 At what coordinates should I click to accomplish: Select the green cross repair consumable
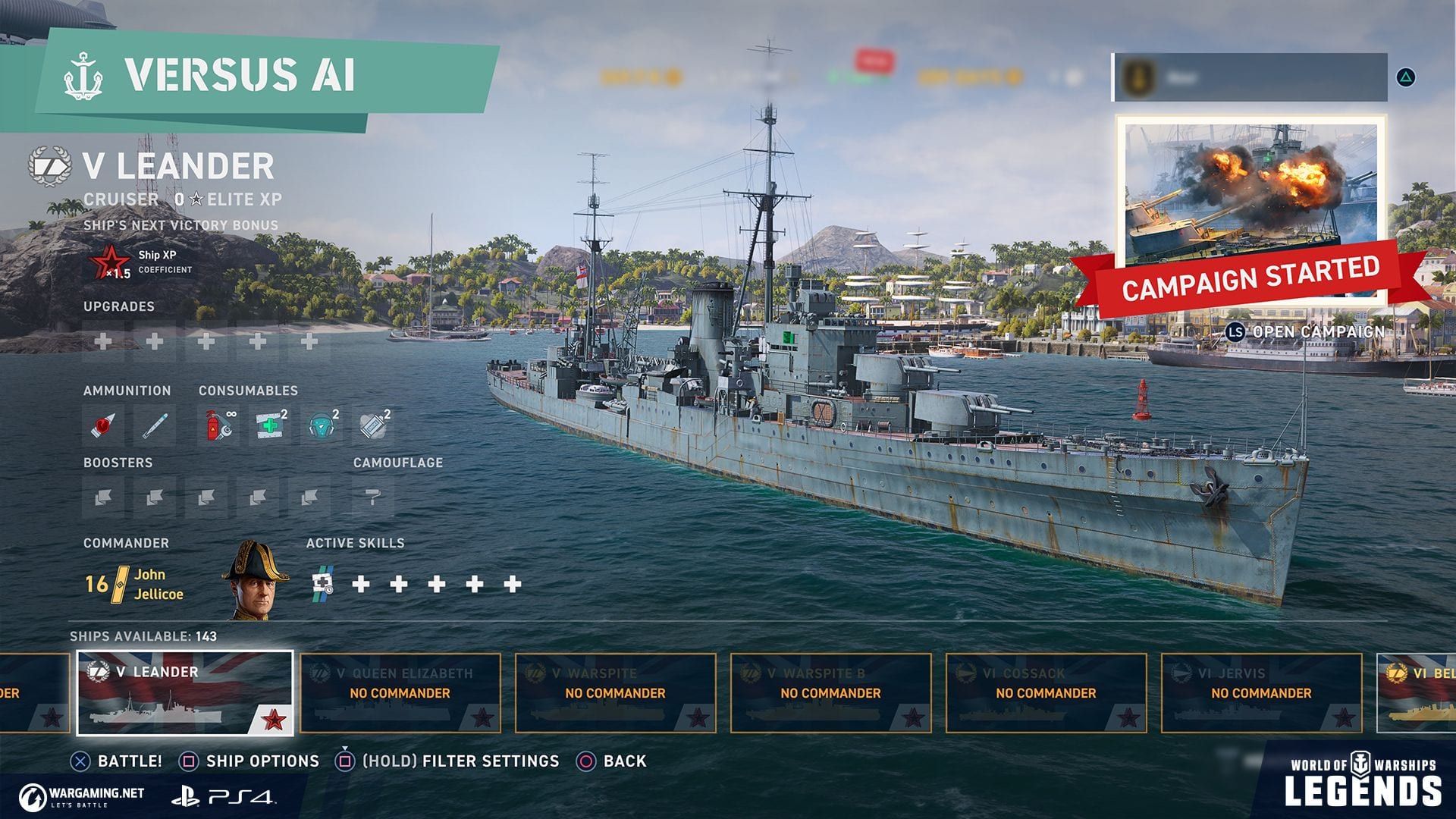pos(270,425)
